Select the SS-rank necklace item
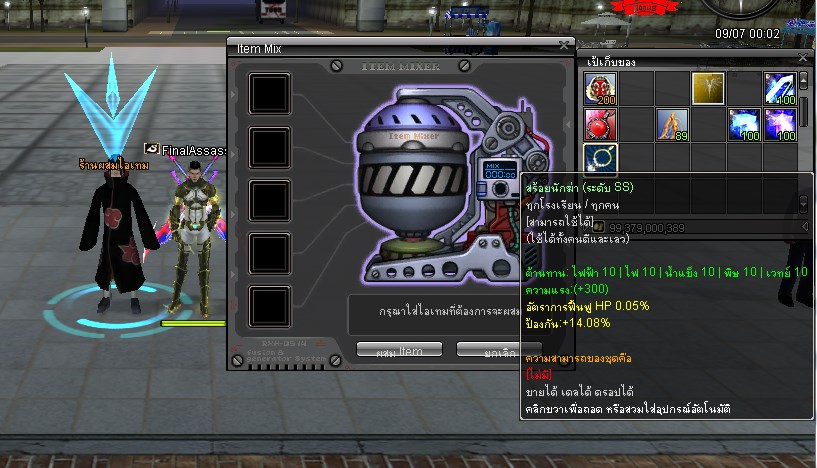The height and width of the screenshot is (468, 817). pos(601,159)
